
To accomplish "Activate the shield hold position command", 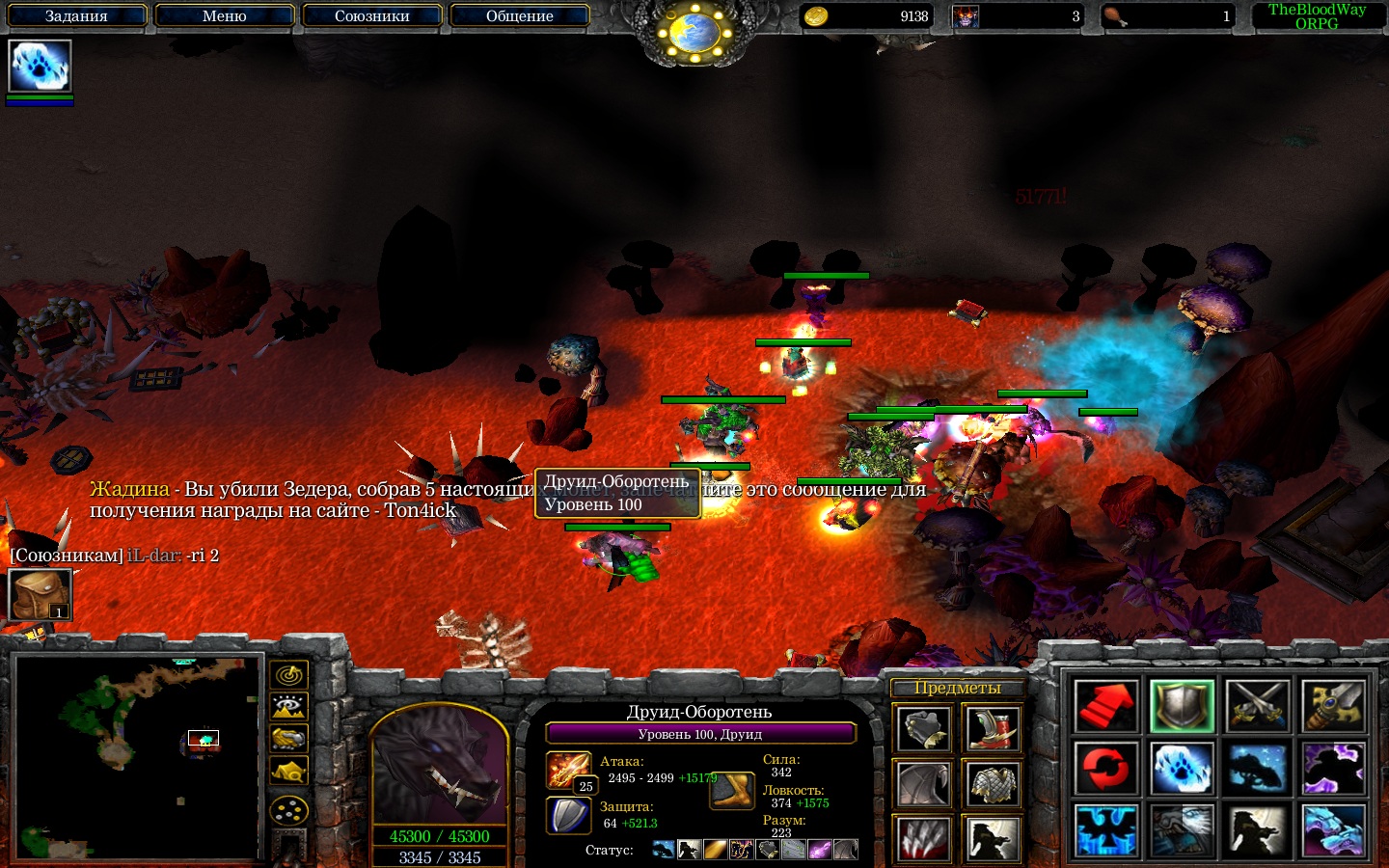I will pos(1182,706).
